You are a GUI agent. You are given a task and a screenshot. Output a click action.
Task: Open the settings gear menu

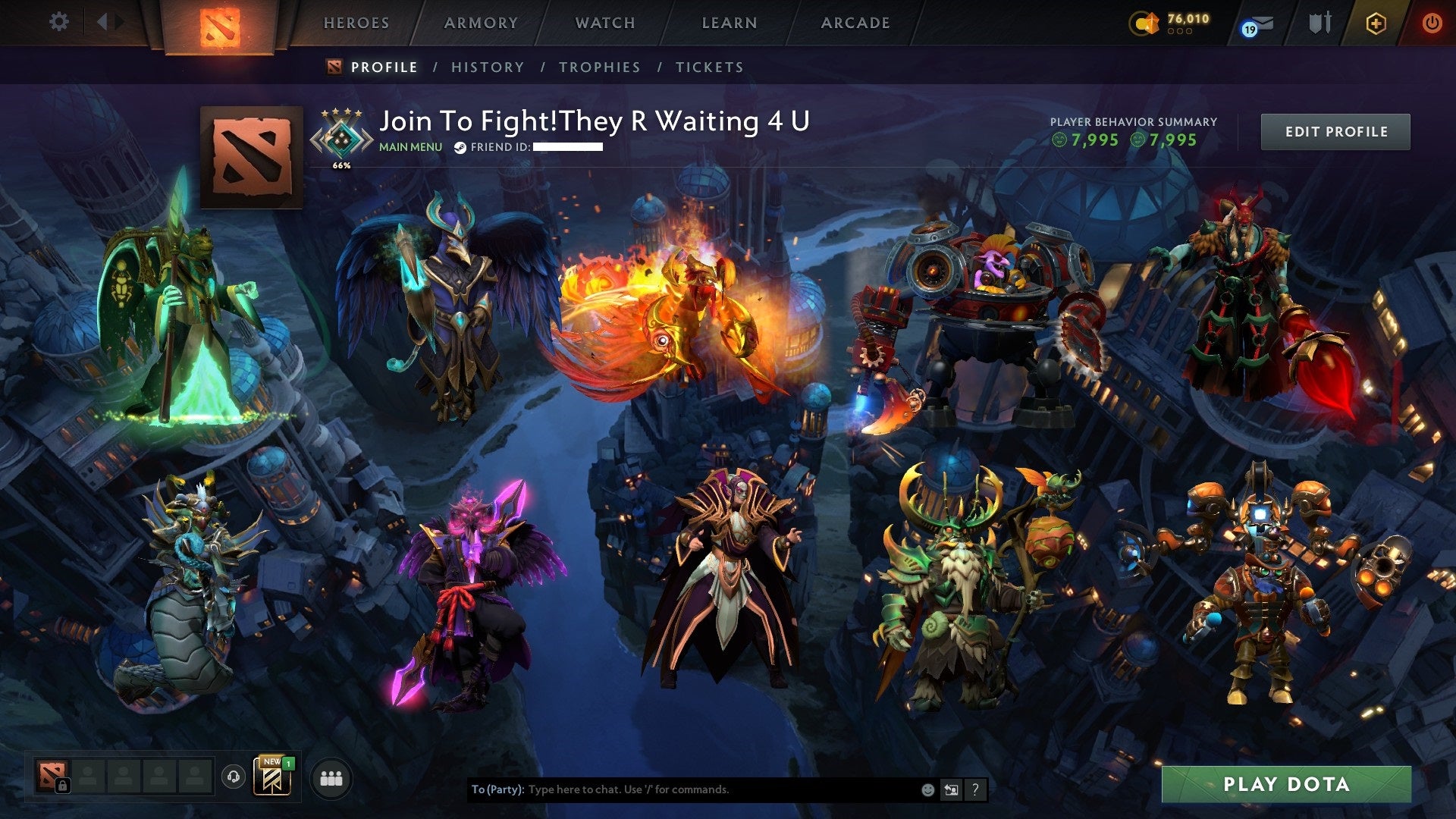(57, 22)
